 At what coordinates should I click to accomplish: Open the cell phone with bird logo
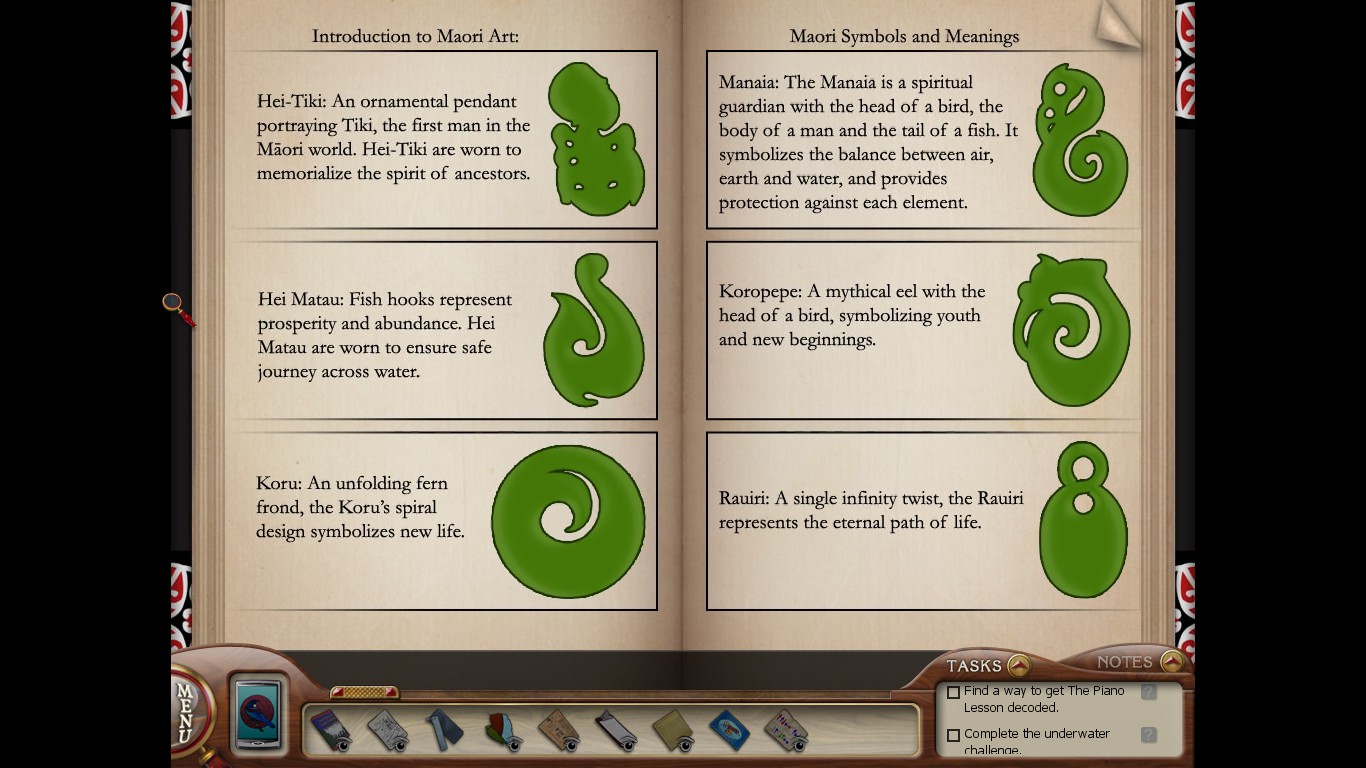coord(258,714)
